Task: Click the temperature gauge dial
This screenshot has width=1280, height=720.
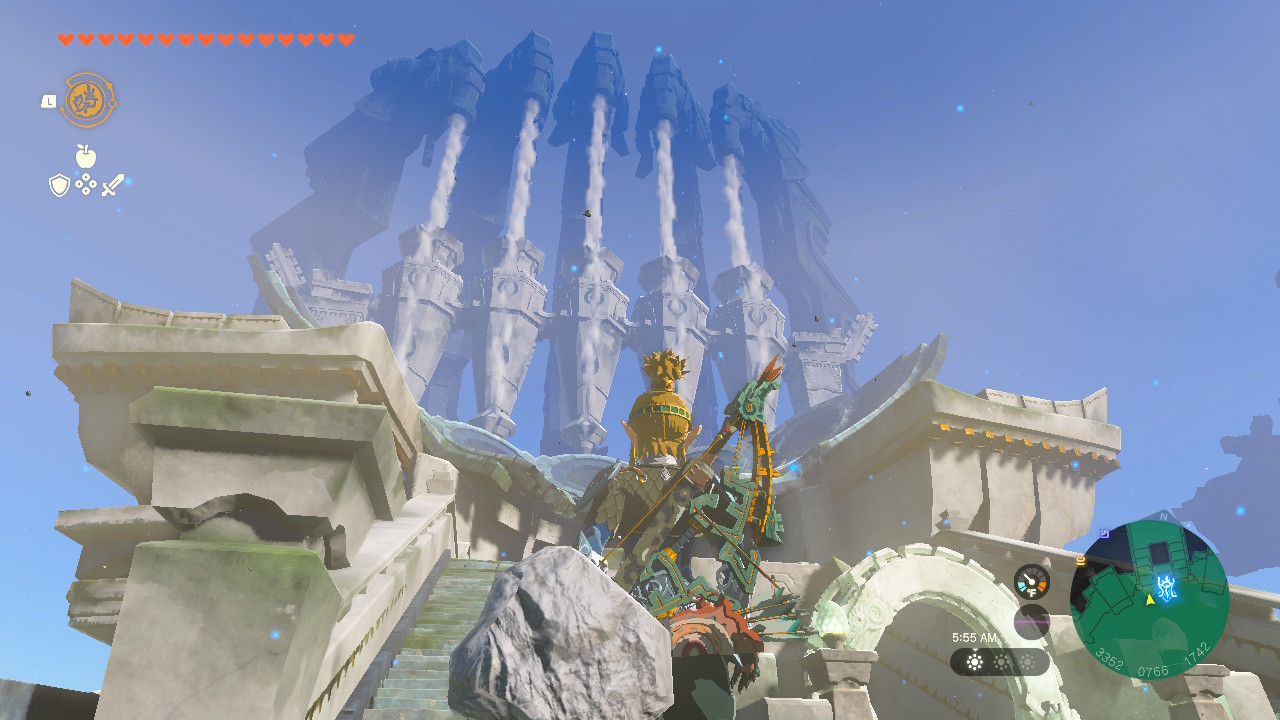Action: click(1031, 581)
